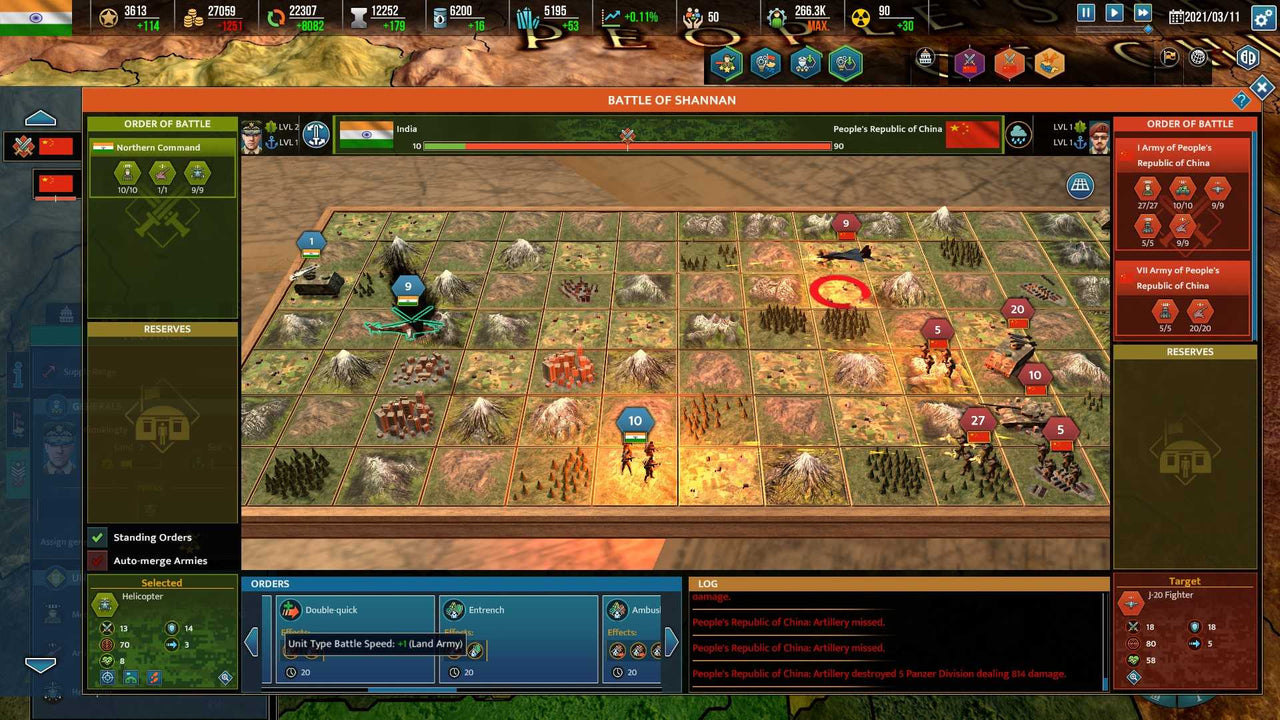The width and height of the screenshot is (1280, 720).
Task: Pause the game with the pause button
Action: point(1086,12)
